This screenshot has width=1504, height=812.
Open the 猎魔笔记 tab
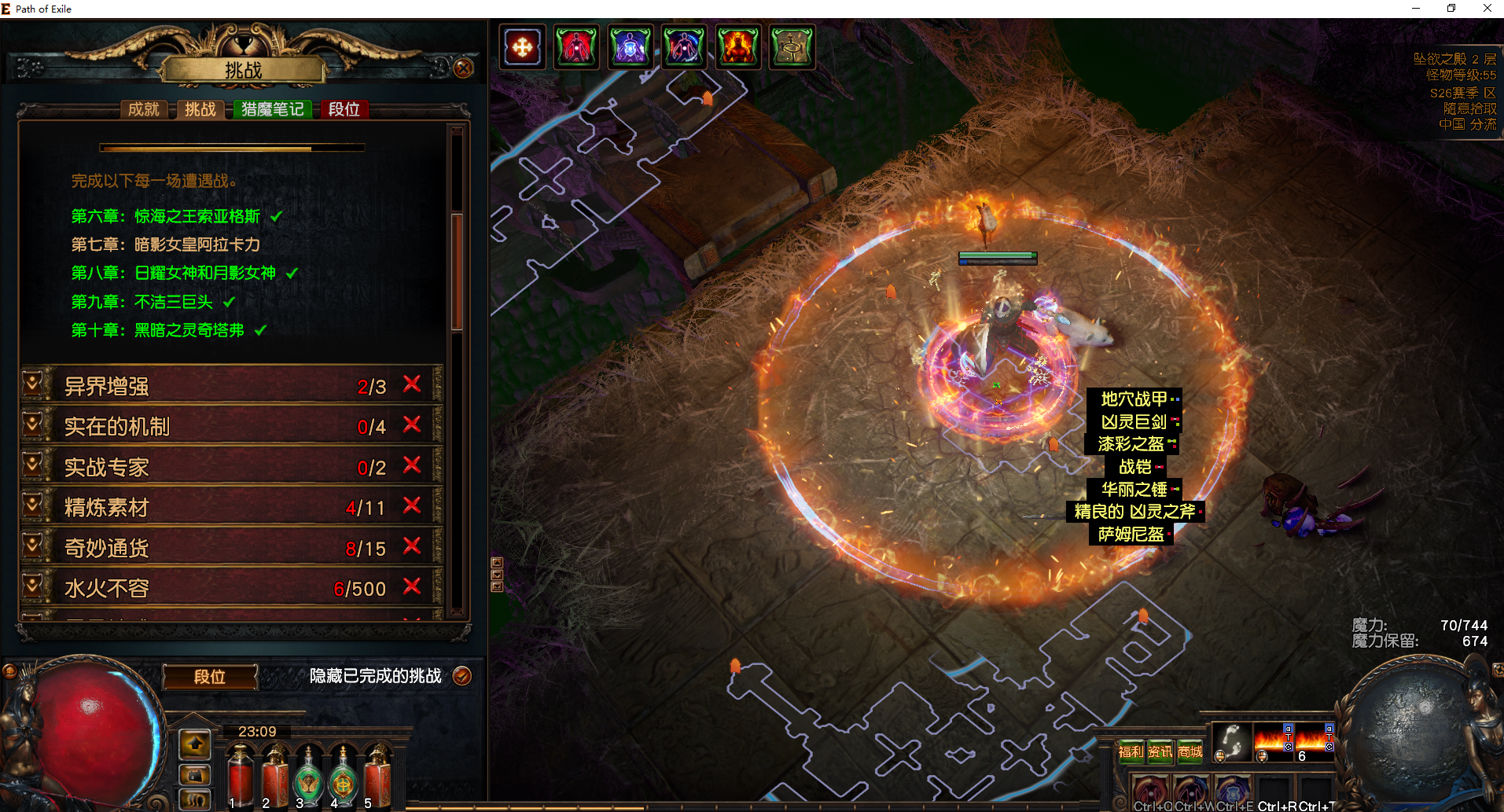coord(272,109)
